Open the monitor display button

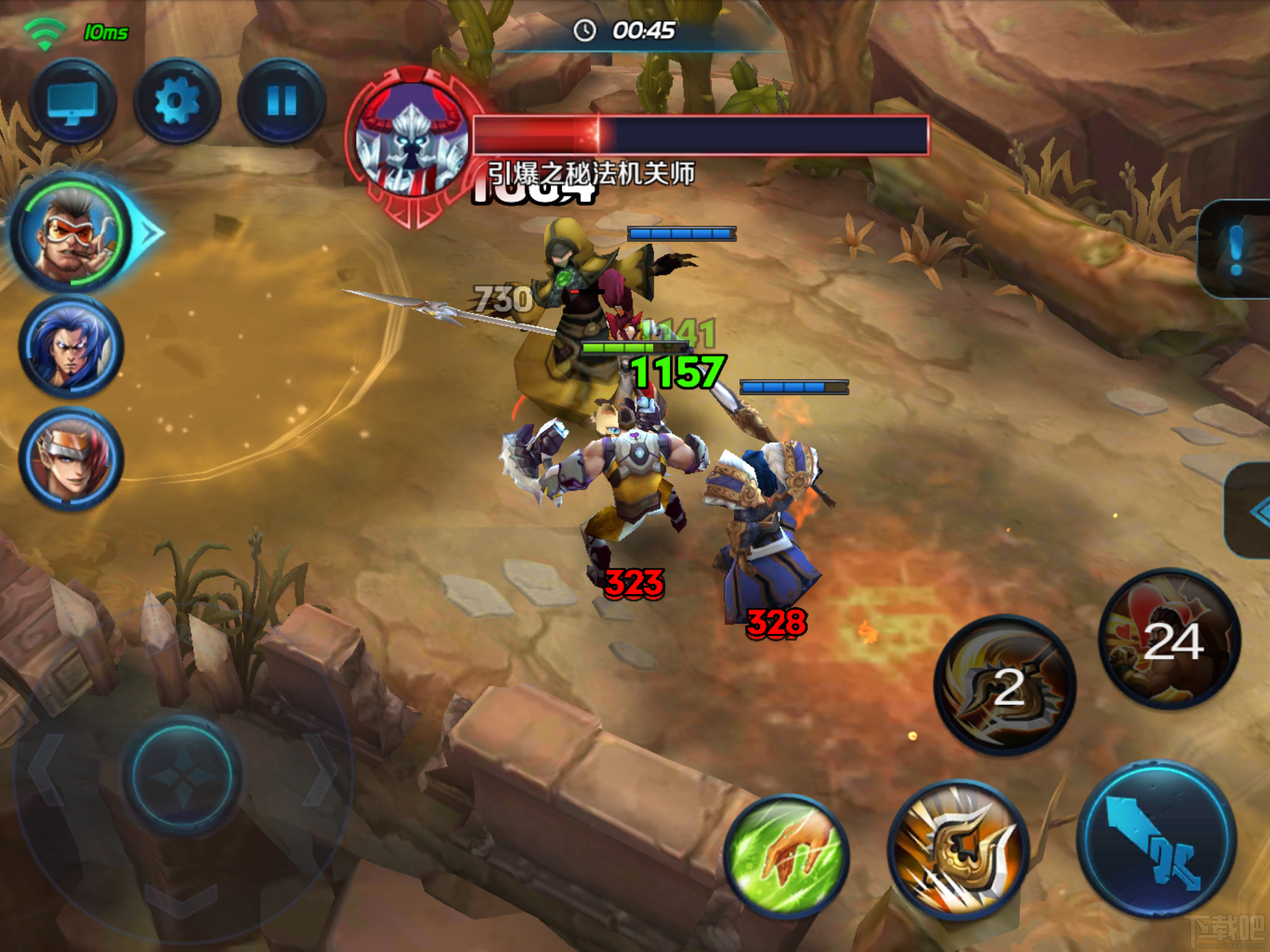(x=73, y=102)
